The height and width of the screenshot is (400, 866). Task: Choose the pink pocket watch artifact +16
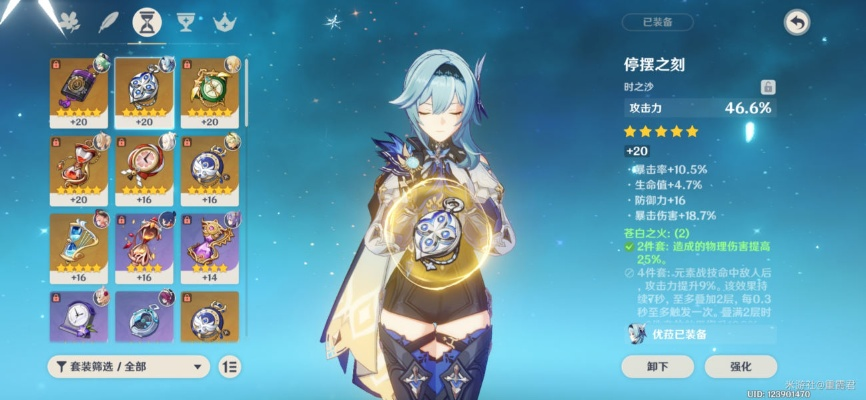click(144, 169)
